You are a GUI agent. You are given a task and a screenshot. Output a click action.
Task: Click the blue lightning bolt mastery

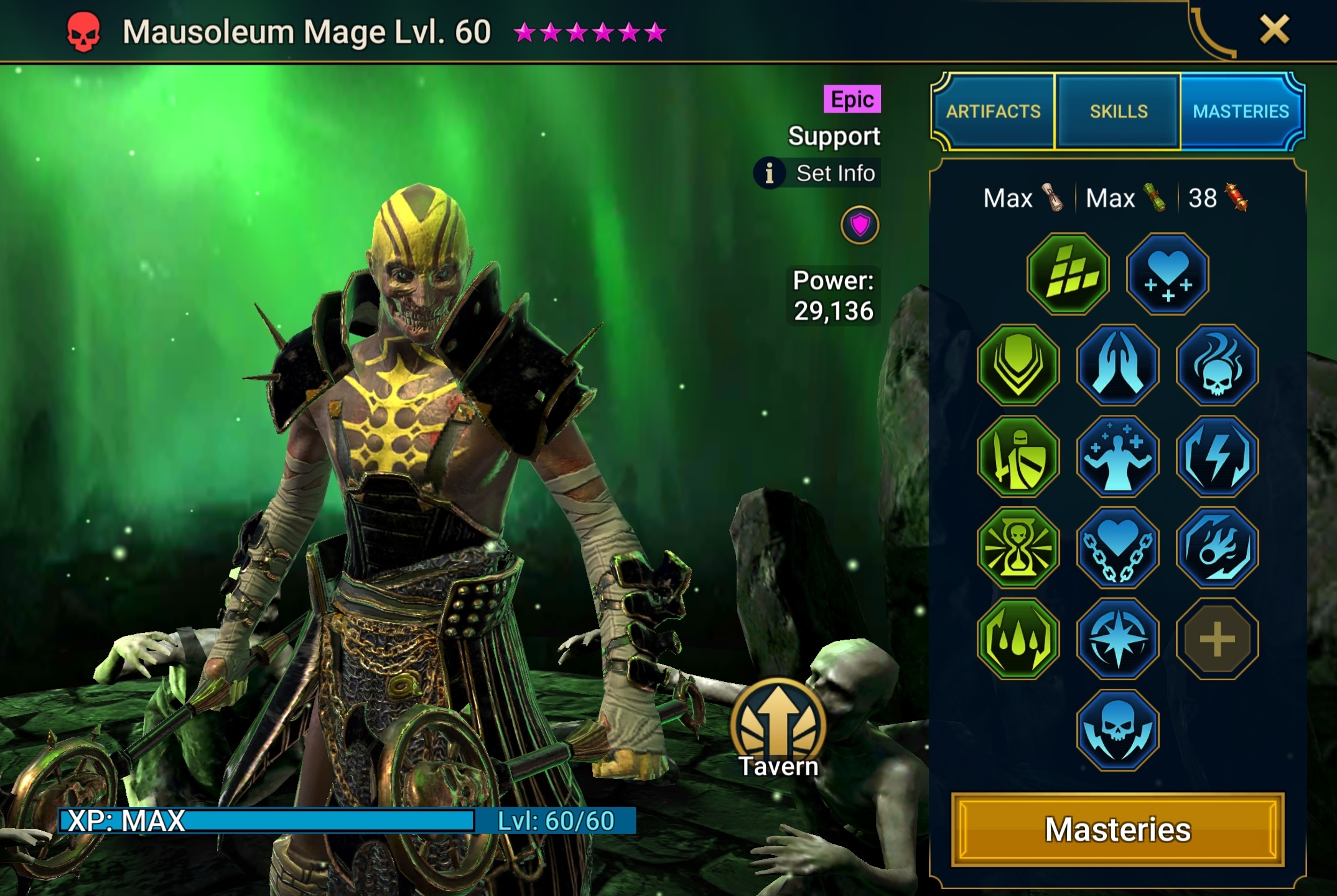pyautogui.click(x=1218, y=456)
